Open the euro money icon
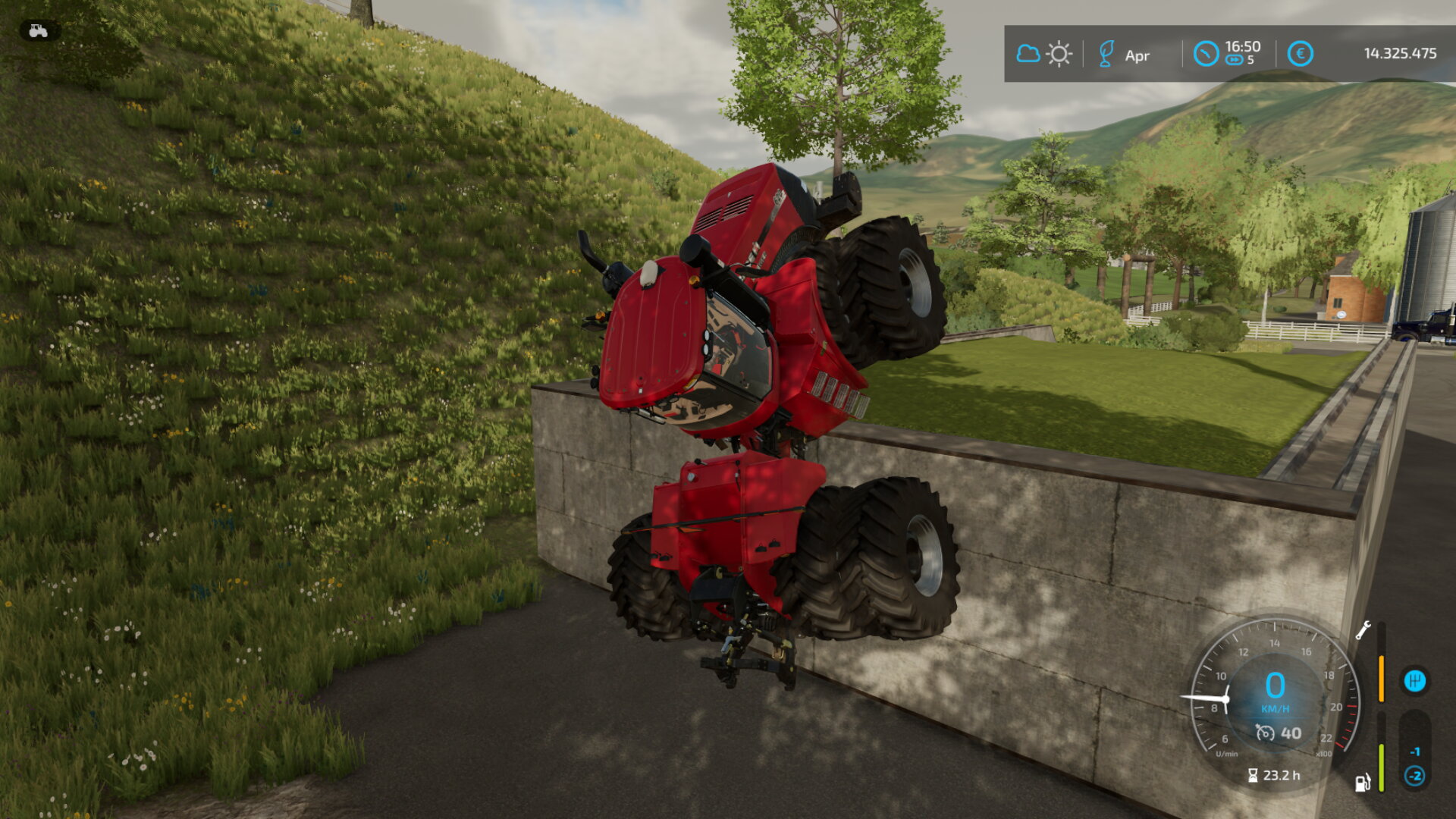This screenshot has width=1456, height=819. coord(1300,54)
